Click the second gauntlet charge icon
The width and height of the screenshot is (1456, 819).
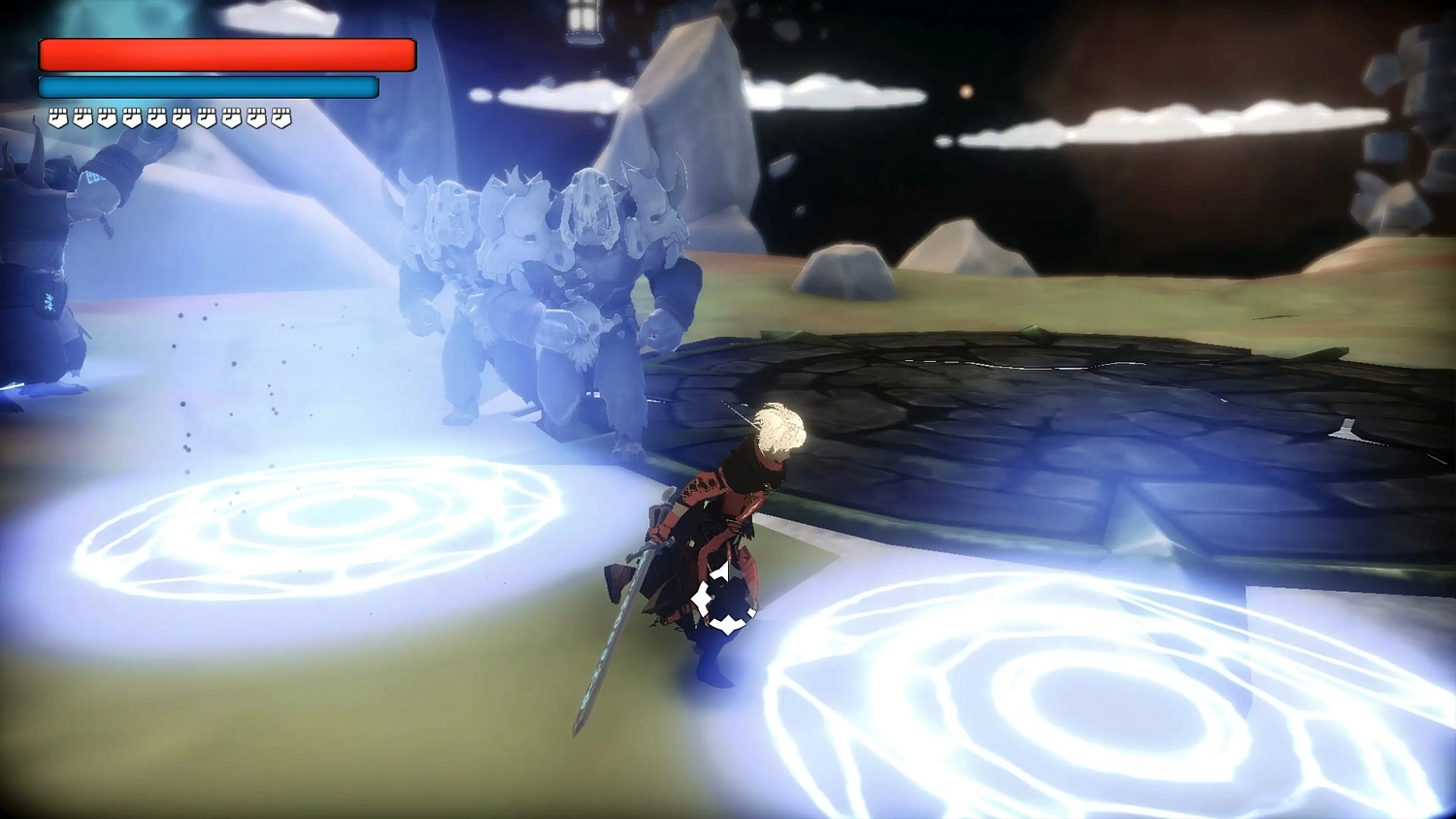coord(83,116)
